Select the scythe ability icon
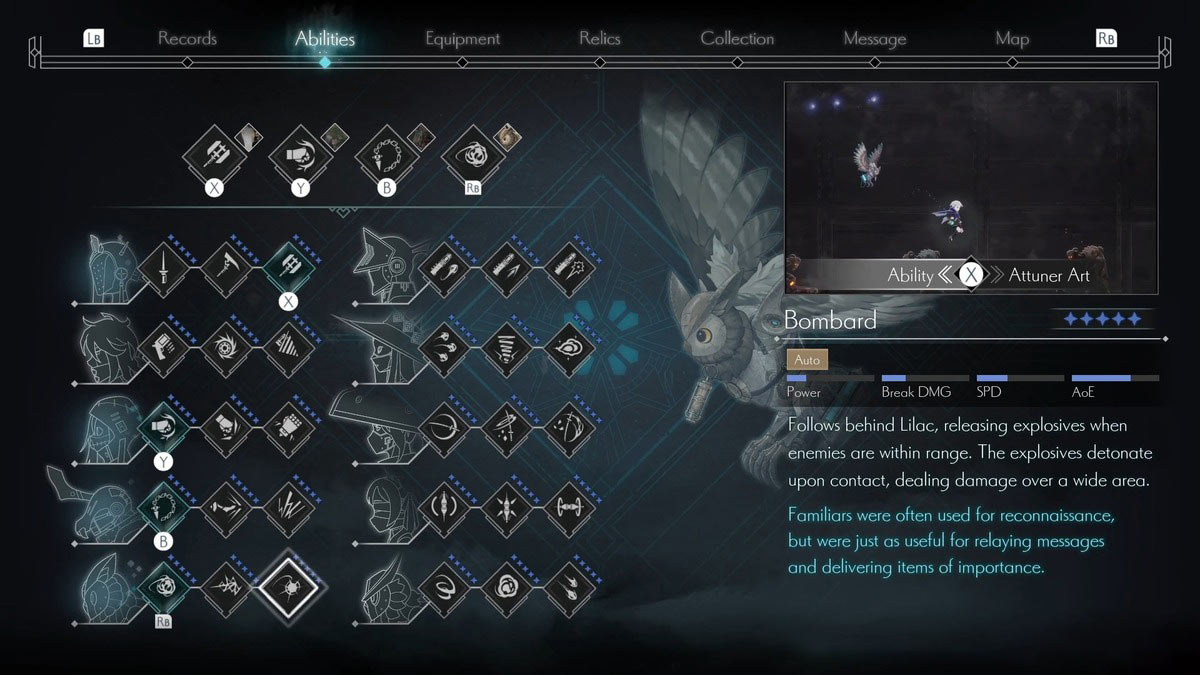This screenshot has height=675, width=1200. 225,266
